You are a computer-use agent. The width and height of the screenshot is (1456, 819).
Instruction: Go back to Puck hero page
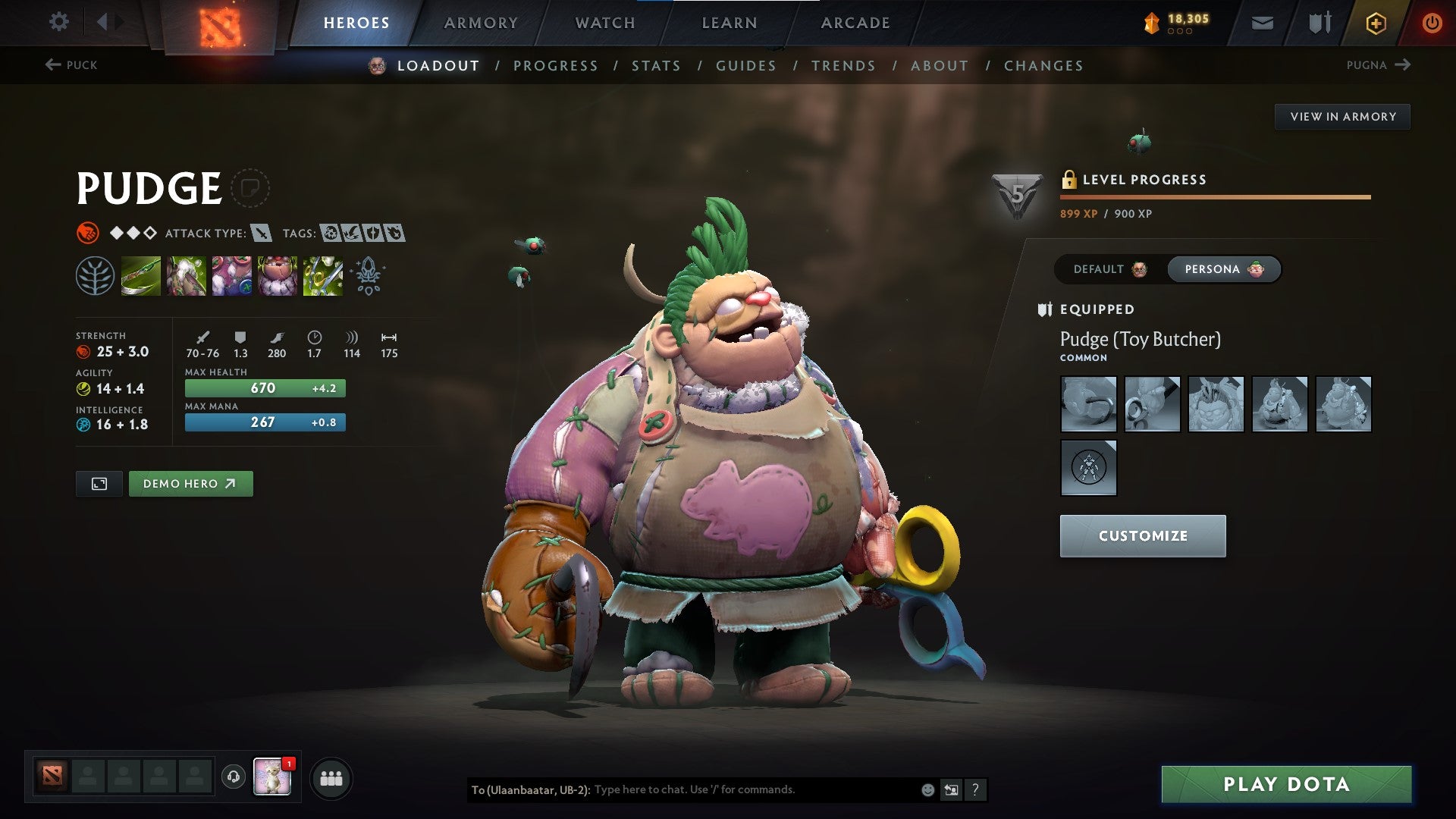click(72, 65)
